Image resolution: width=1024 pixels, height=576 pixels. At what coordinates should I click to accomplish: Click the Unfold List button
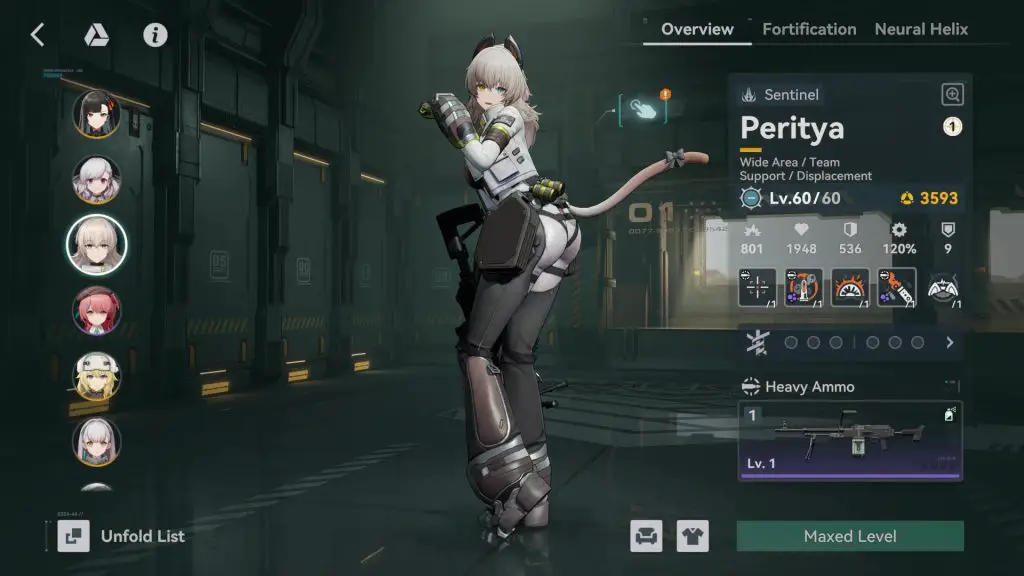pyautogui.click(x=121, y=536)
